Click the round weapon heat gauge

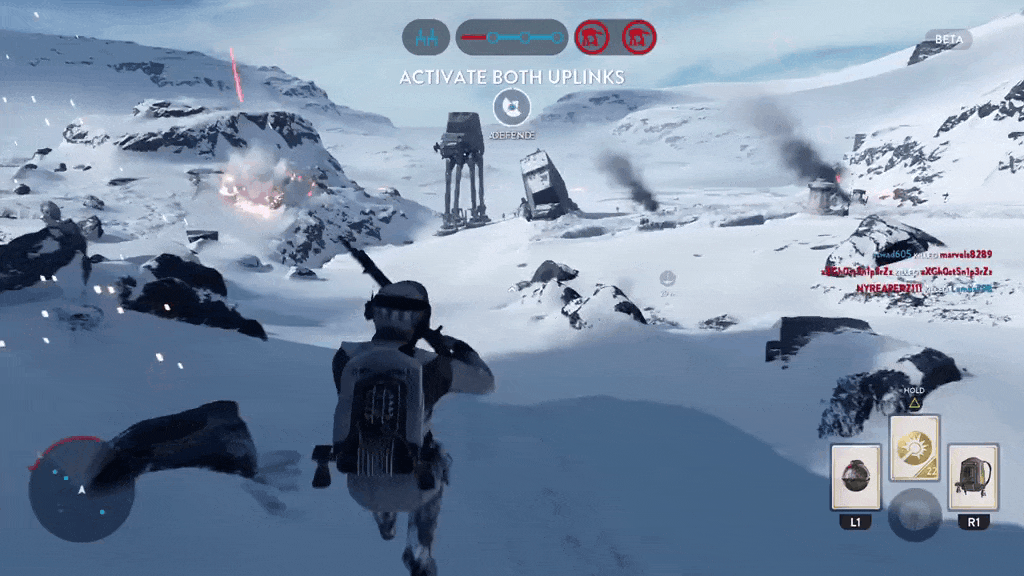[914, 513]
